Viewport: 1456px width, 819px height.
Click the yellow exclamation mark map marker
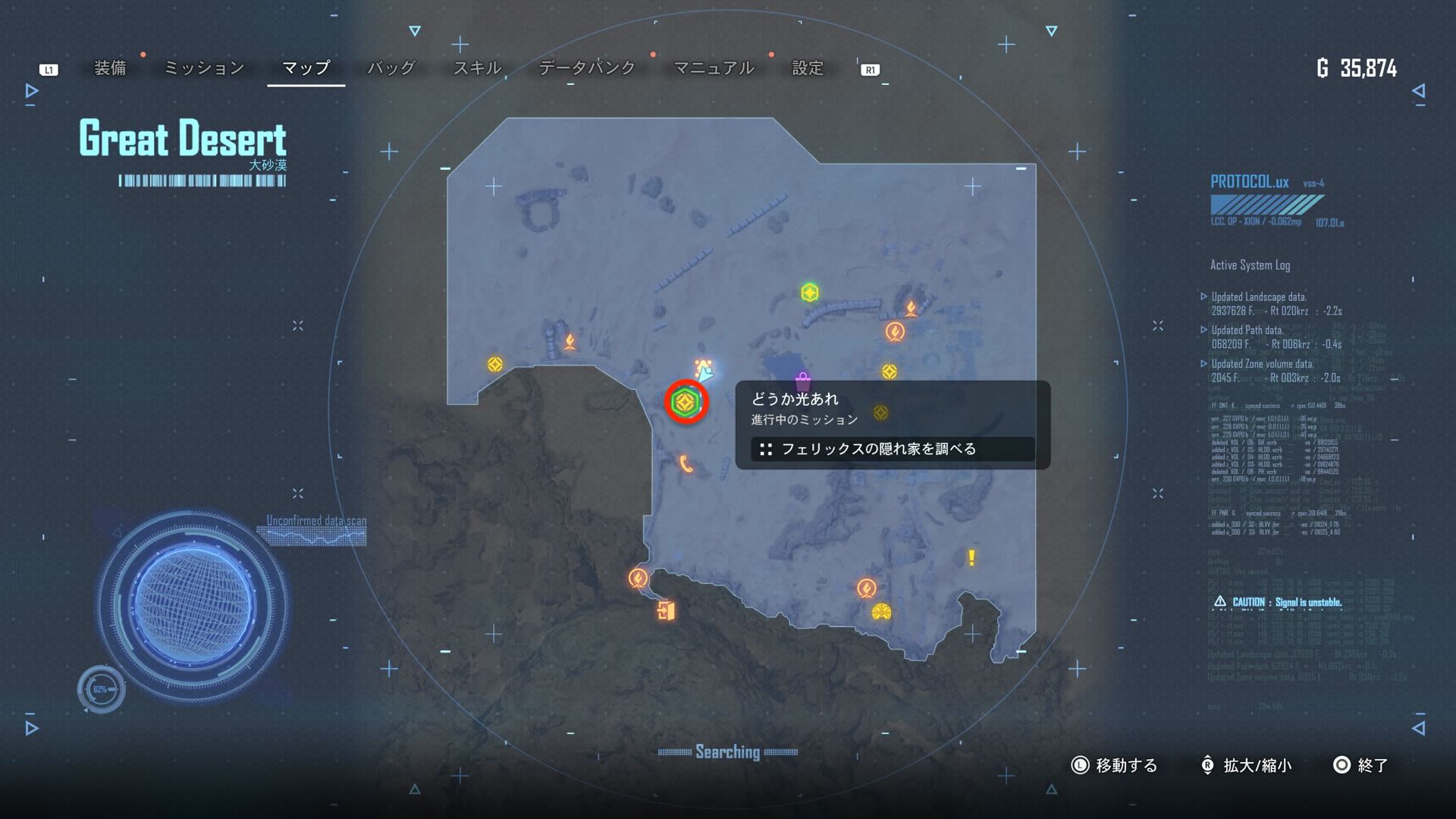pyautogui.click(x=971, y=558)
